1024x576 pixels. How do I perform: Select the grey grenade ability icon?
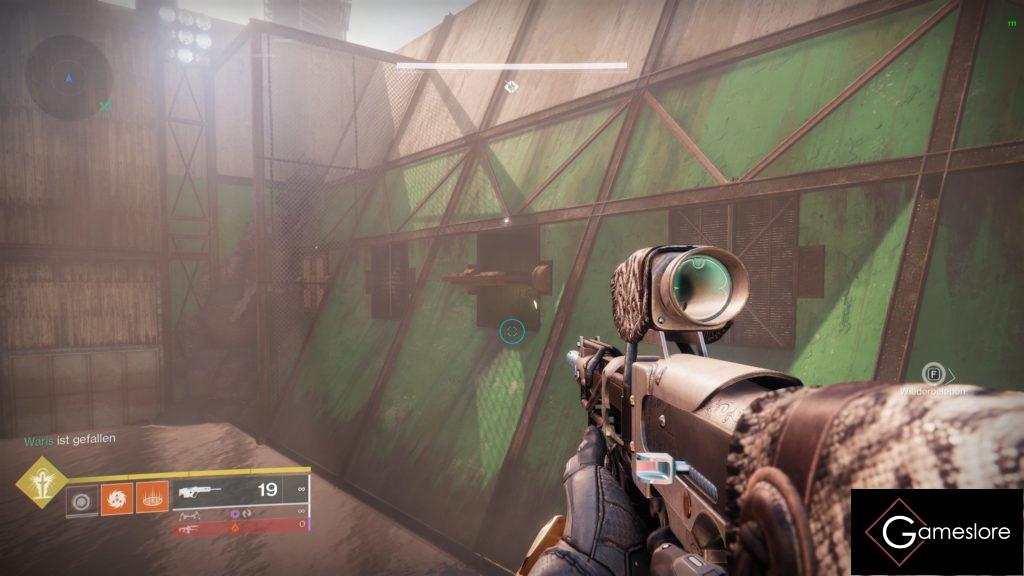click(x=81, y=497)
